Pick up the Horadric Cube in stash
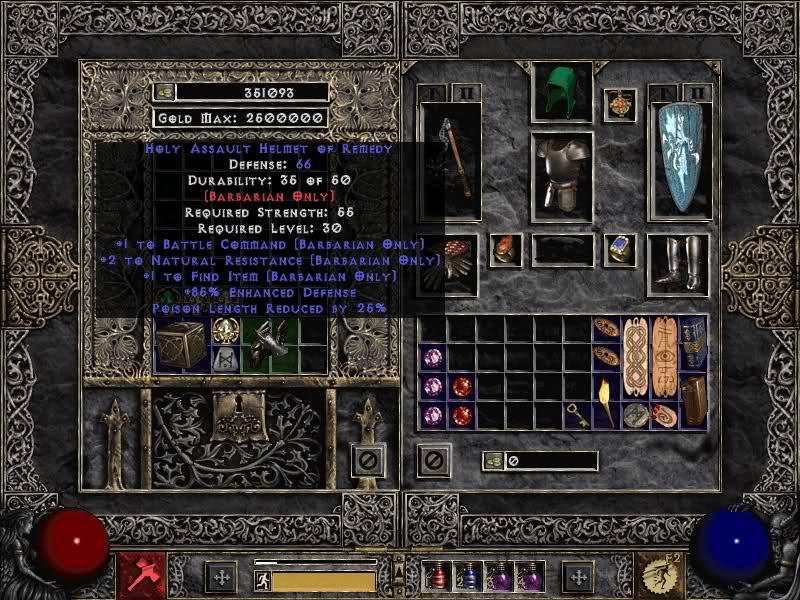Viewport: 800px width, 600px height. click(x=180, y=346)
